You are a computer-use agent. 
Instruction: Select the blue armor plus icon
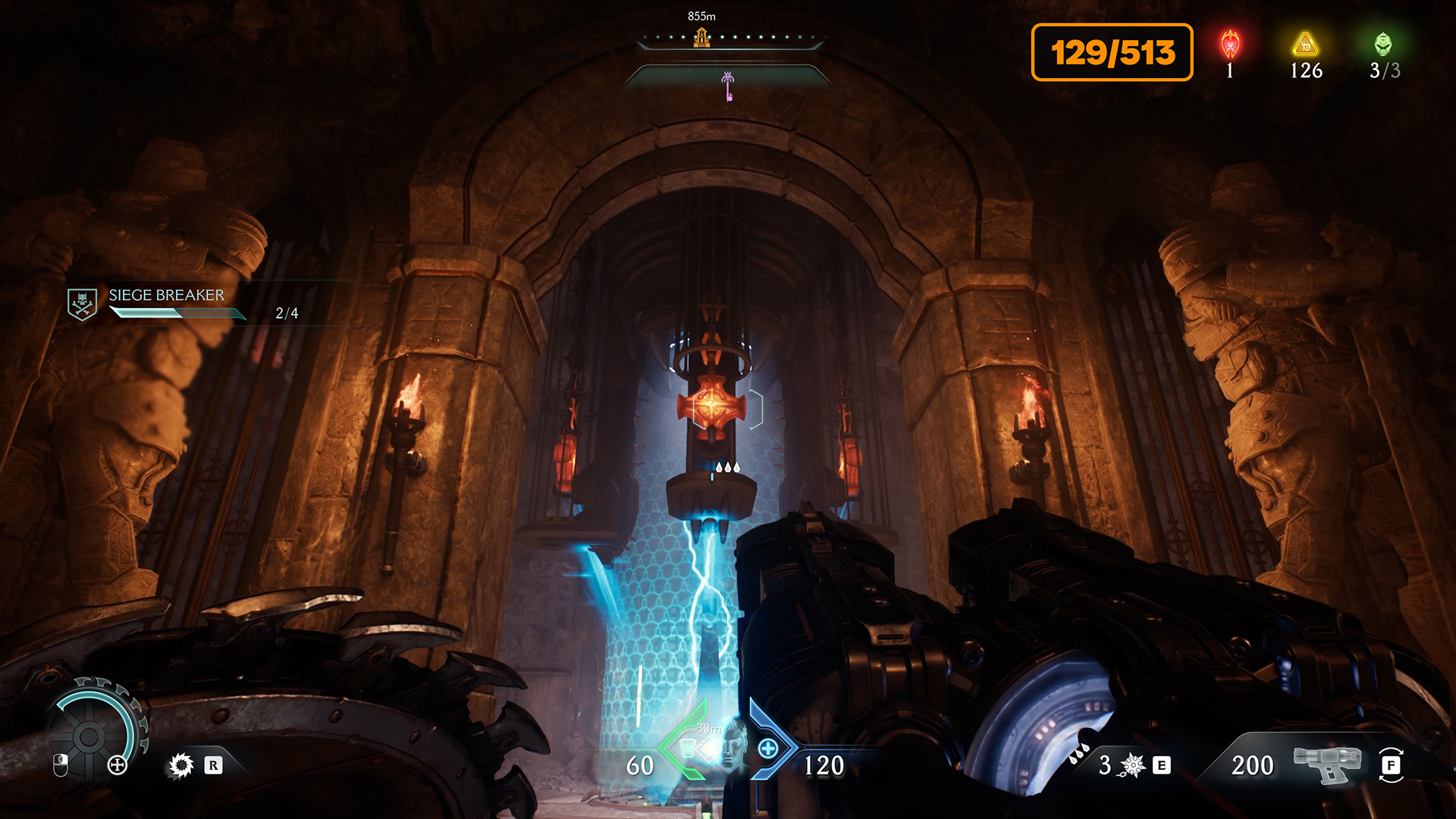768,748
